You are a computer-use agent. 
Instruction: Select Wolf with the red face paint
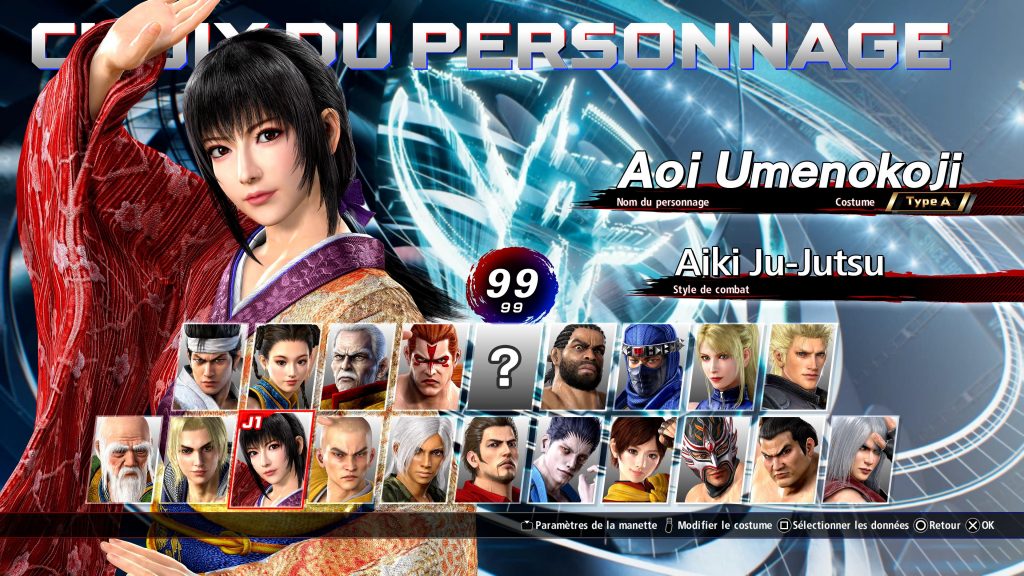click(433, 366)
